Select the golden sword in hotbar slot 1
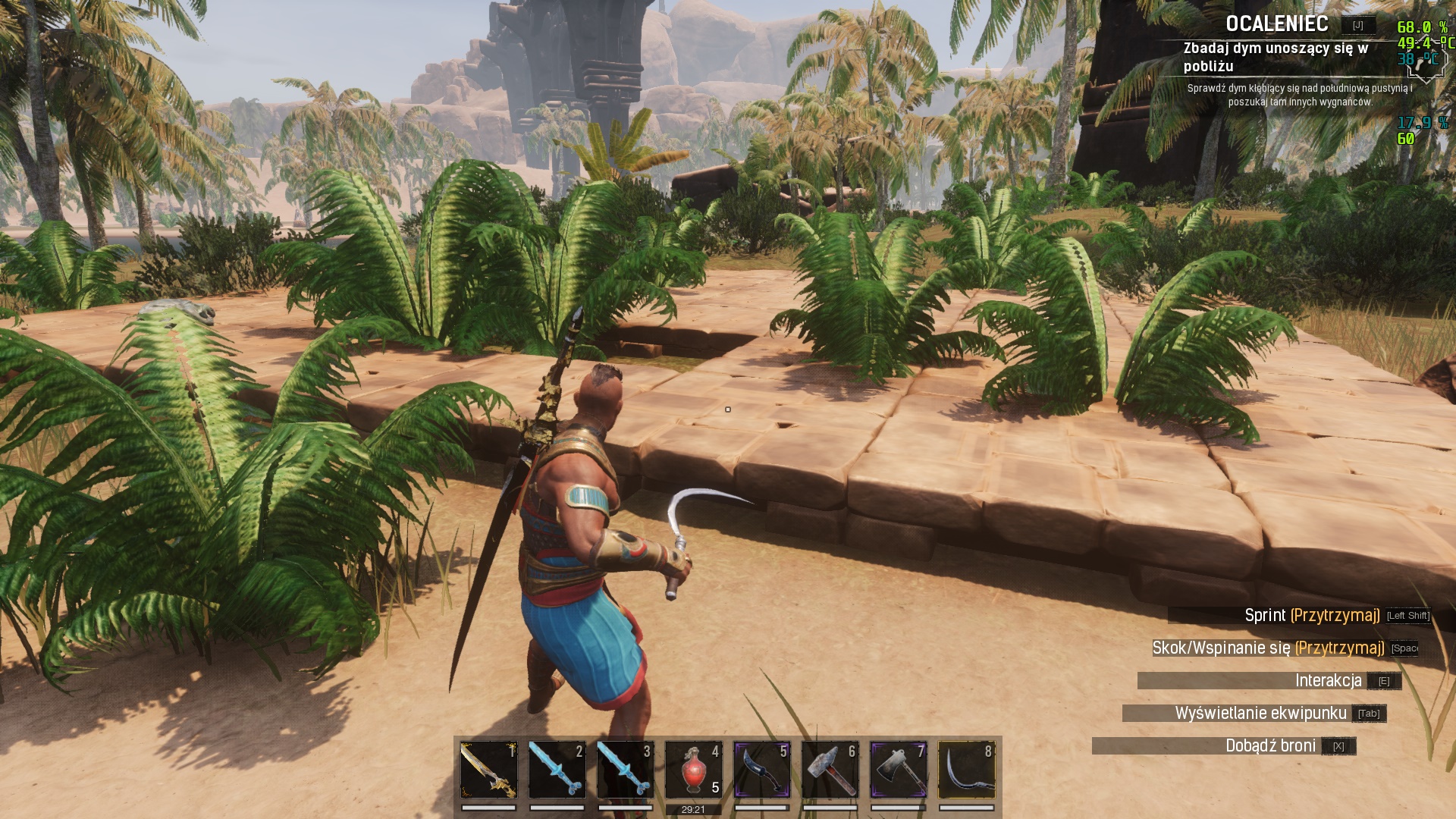The height and width of the screenshot is (819, 1456). (x=488, y=770)
